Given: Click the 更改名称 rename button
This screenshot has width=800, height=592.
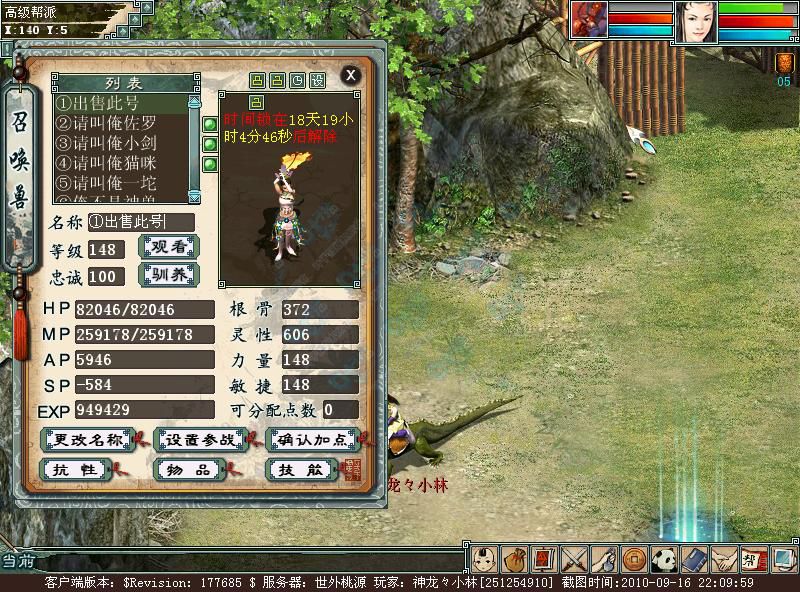Looking at the screenshot, I should (88, 440).
